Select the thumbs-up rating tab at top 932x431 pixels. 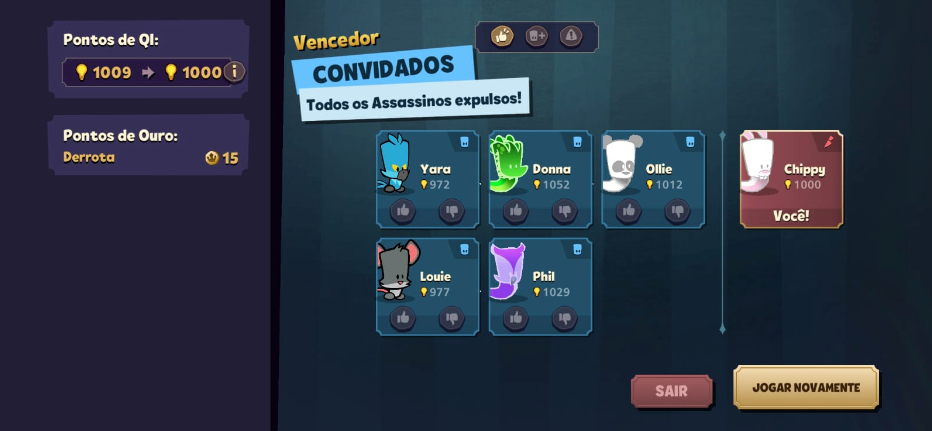(x=502, y=37)
